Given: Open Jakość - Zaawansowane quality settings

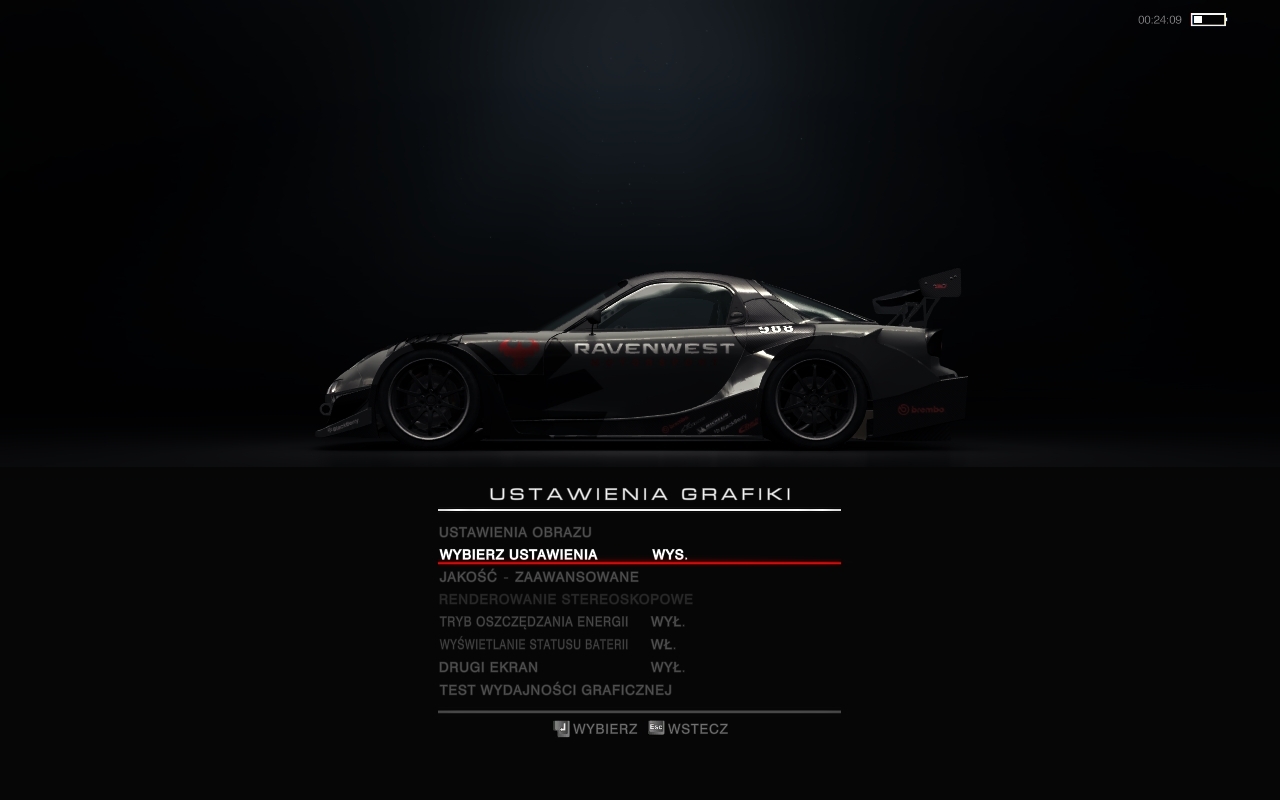Looking at the screenshot, I should [538, 577].
